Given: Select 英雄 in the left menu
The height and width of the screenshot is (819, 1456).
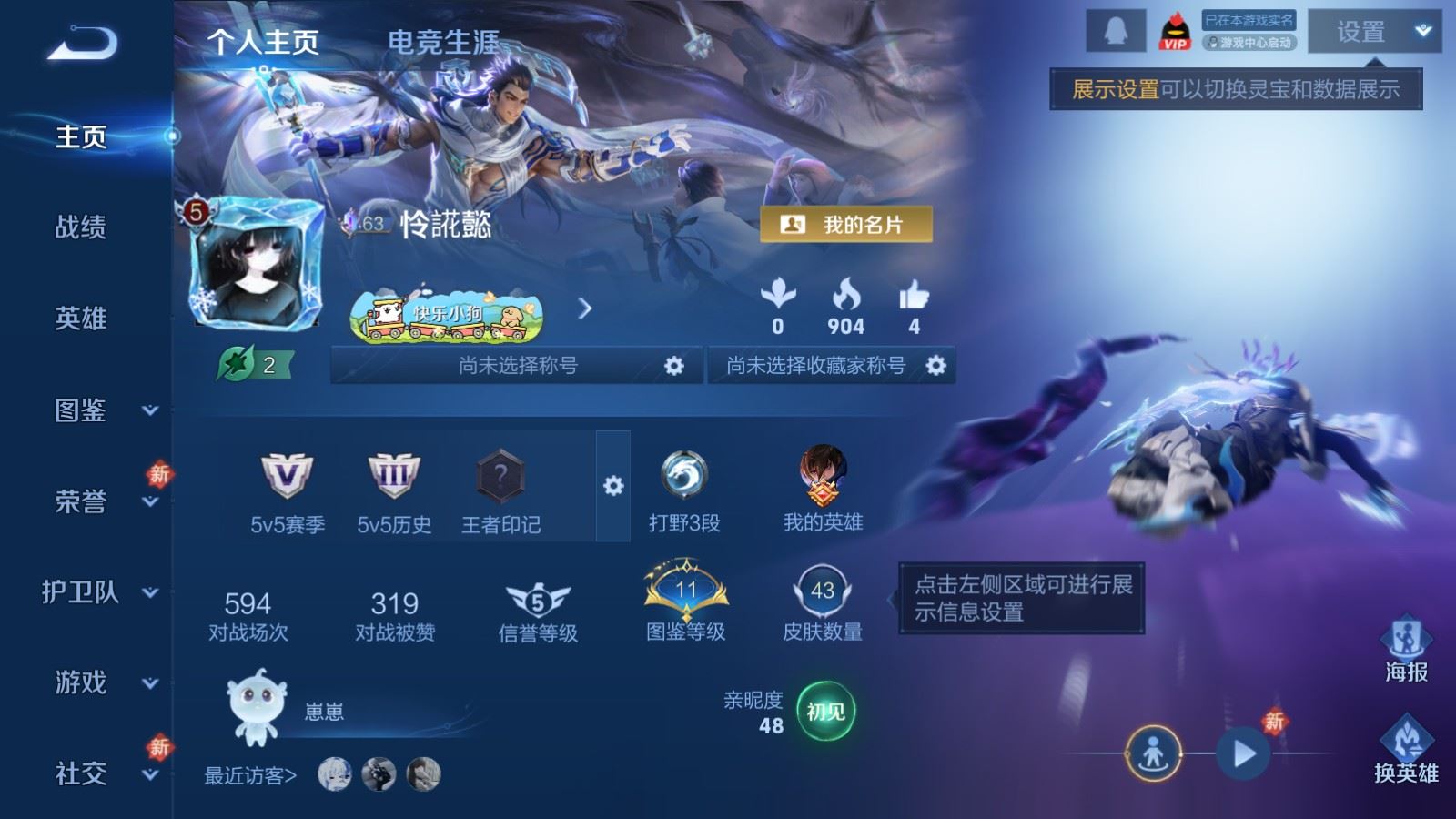Looking at the screenshot, I should coord(81,318).
